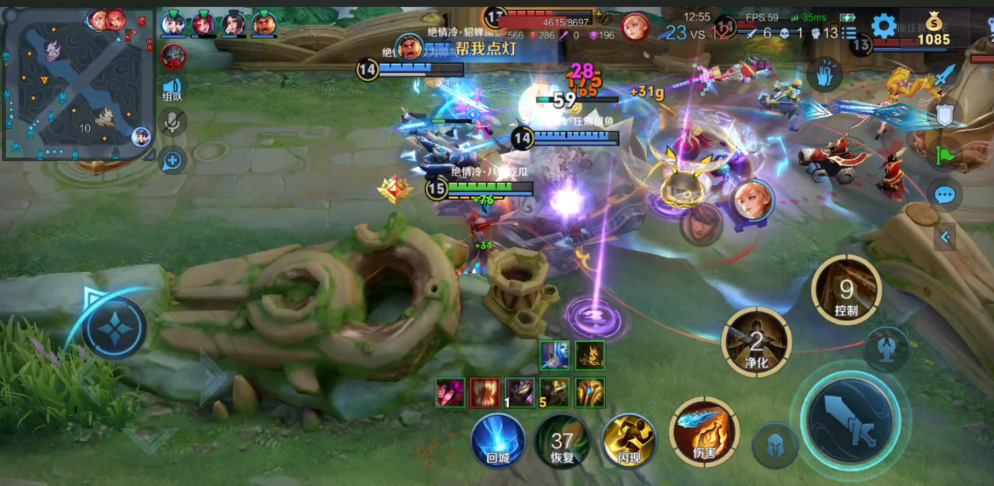Send the shield defend signal
Screen dimensions: 994x486
pyautogui.click(x=945, y=116)
